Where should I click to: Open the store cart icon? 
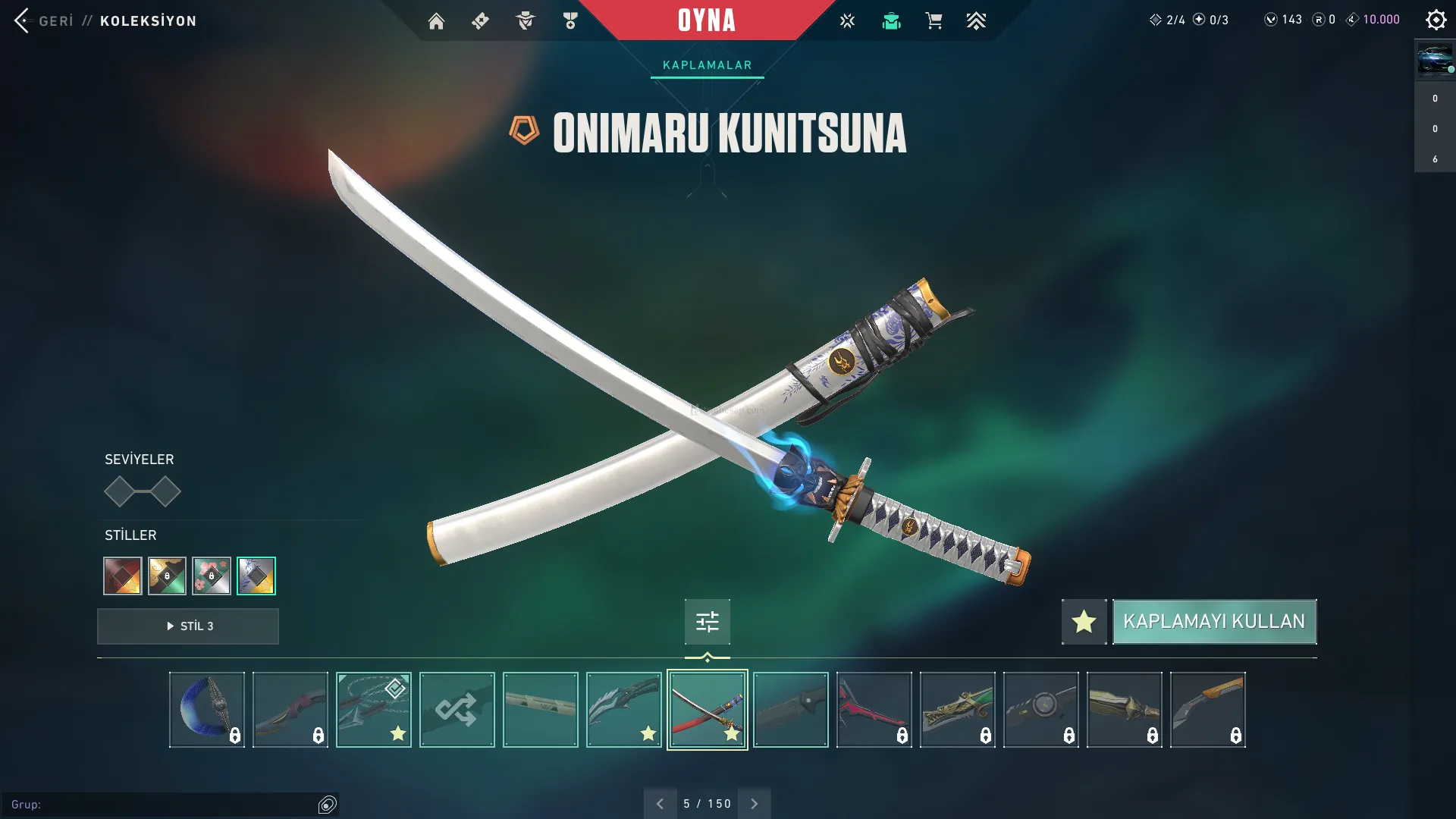(934, 21)
